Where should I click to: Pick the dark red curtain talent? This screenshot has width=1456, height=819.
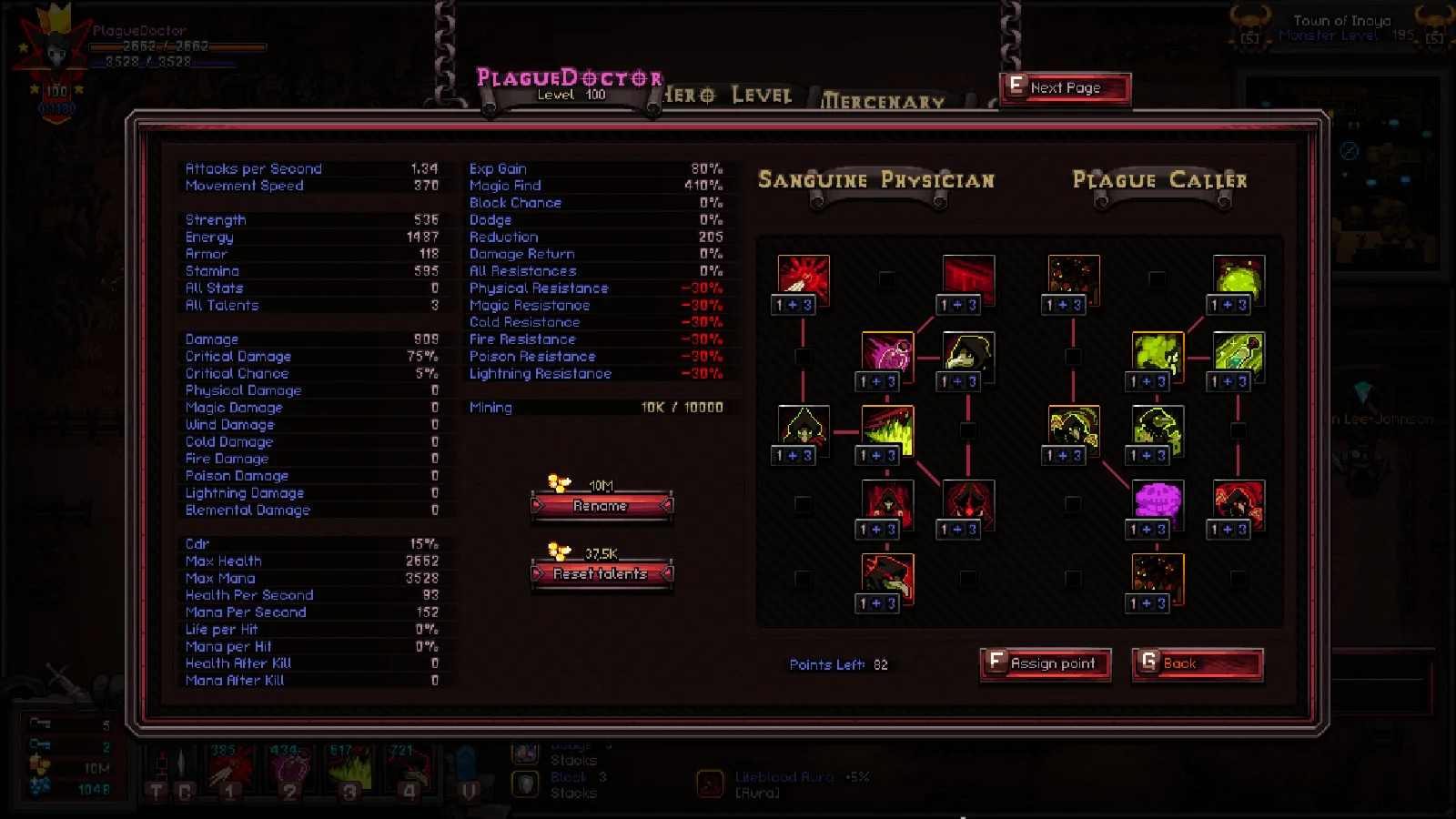tap(968, 277)
